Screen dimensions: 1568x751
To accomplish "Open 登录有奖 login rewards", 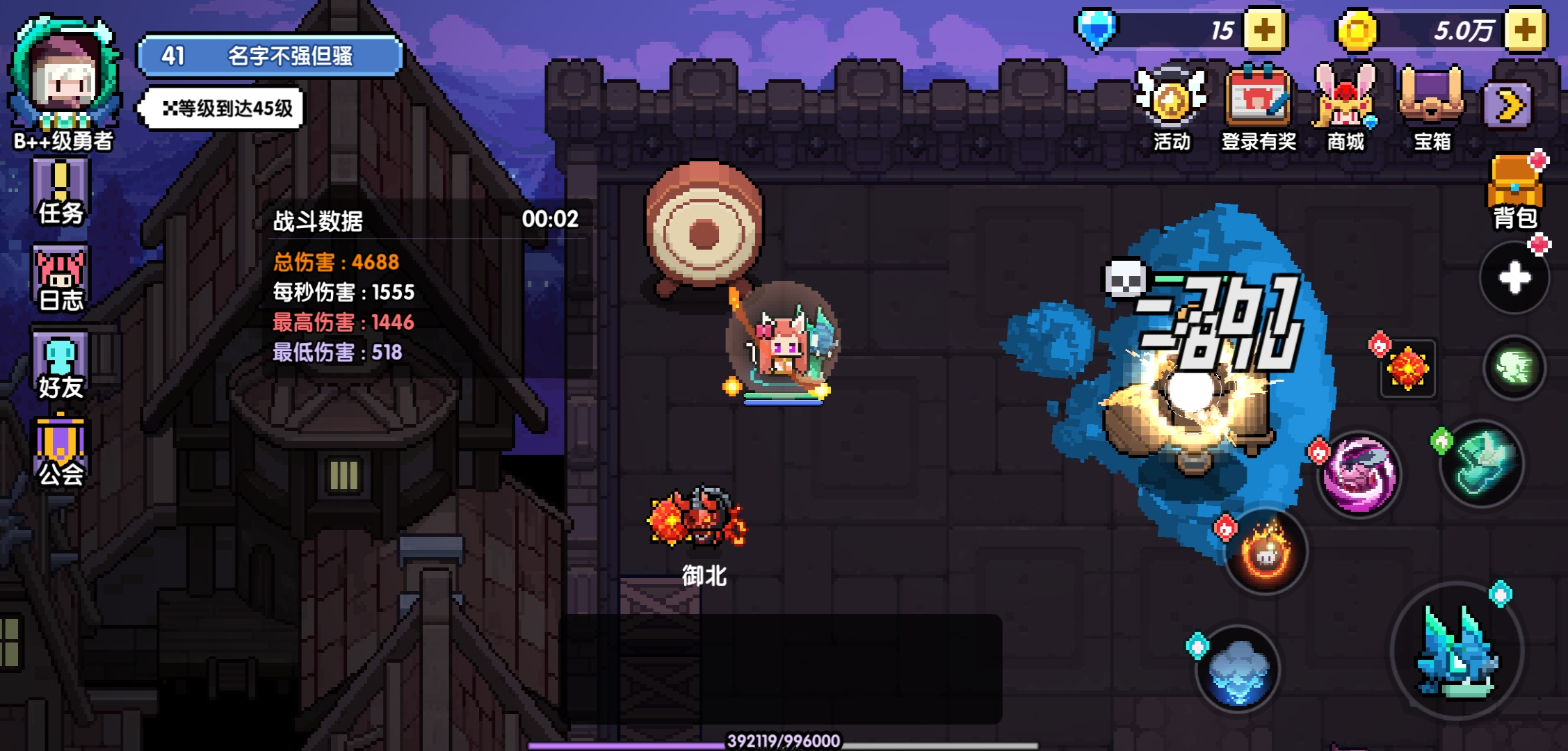I will coord(1259,109).
